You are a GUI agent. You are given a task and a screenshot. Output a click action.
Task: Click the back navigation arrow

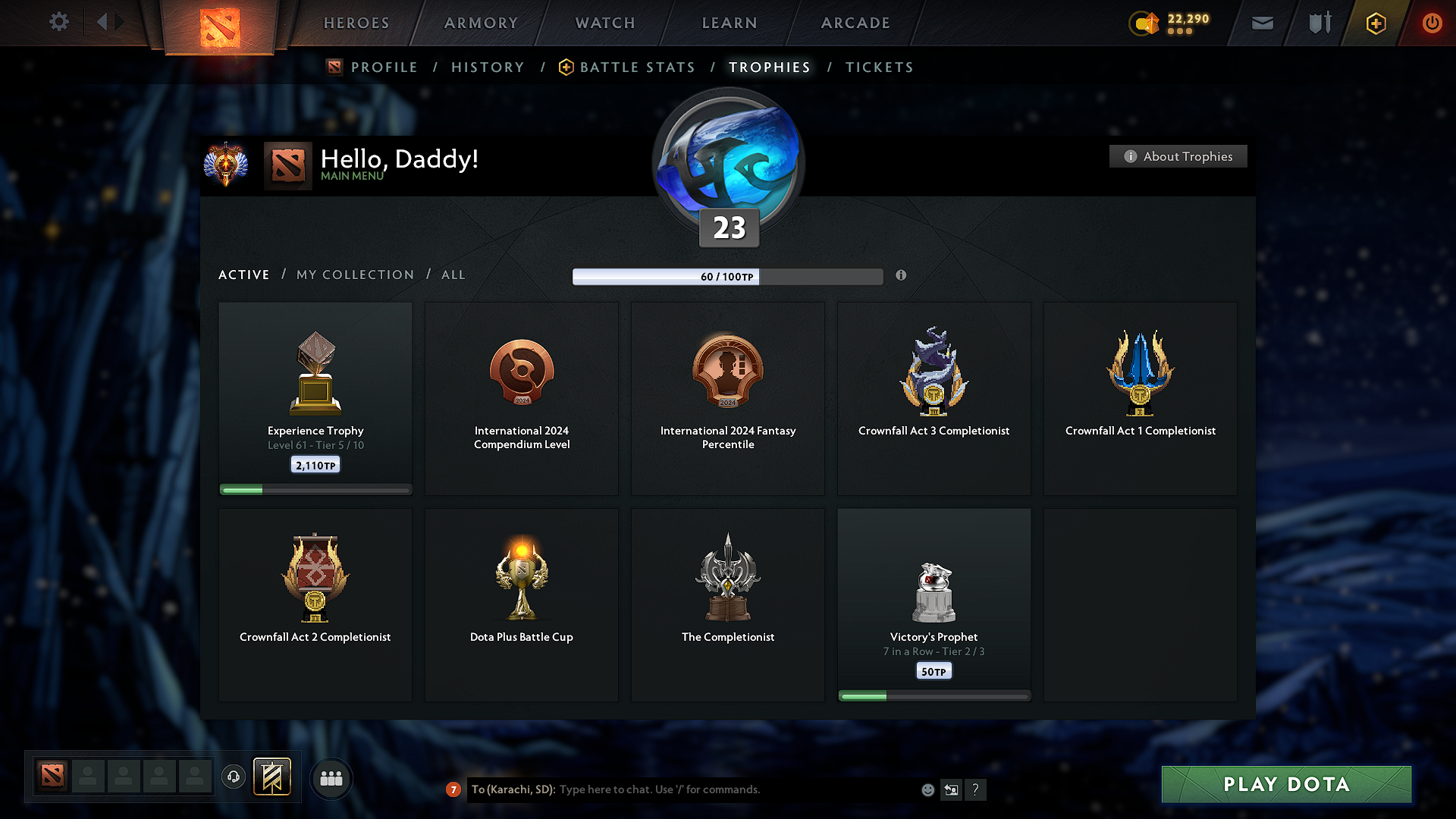[x=102, y=22]
